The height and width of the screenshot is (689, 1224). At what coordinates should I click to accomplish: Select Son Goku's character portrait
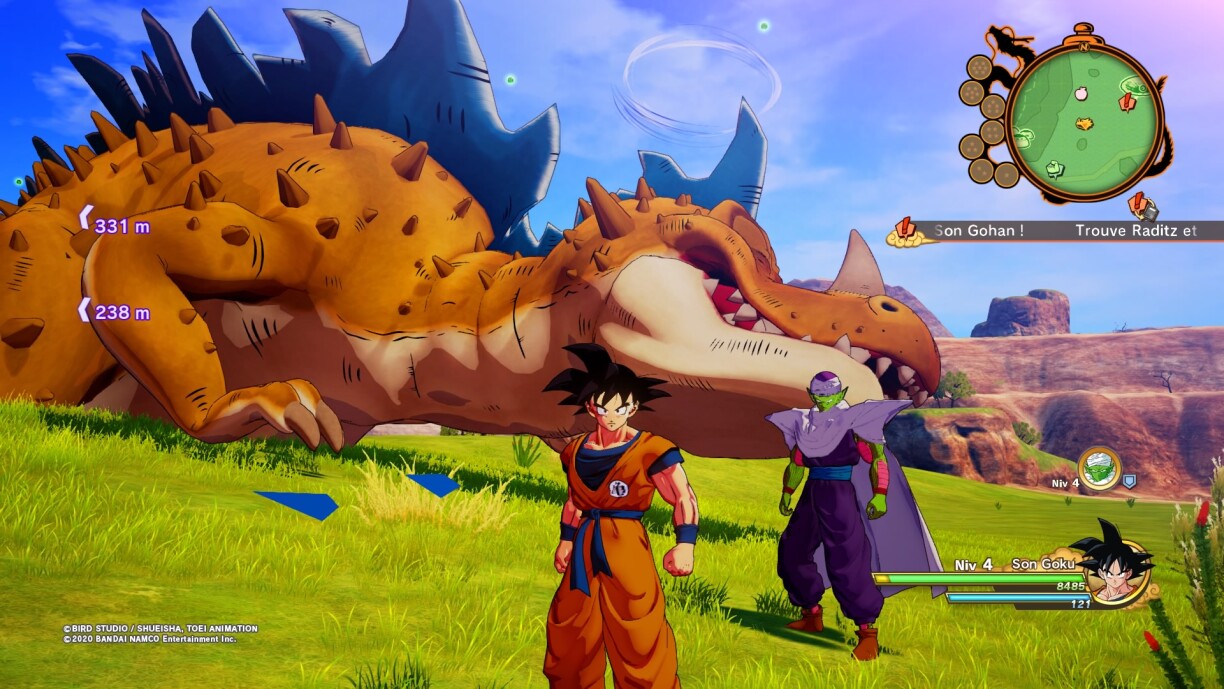[x=1112, y=572]
